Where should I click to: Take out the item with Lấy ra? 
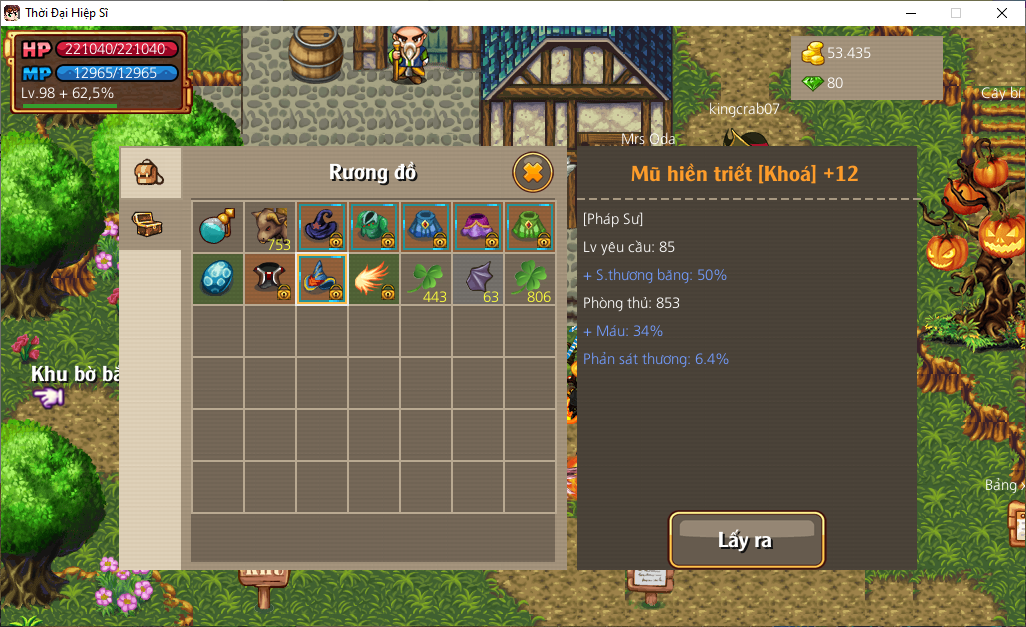pyautogui.click(x=746, y=541)
